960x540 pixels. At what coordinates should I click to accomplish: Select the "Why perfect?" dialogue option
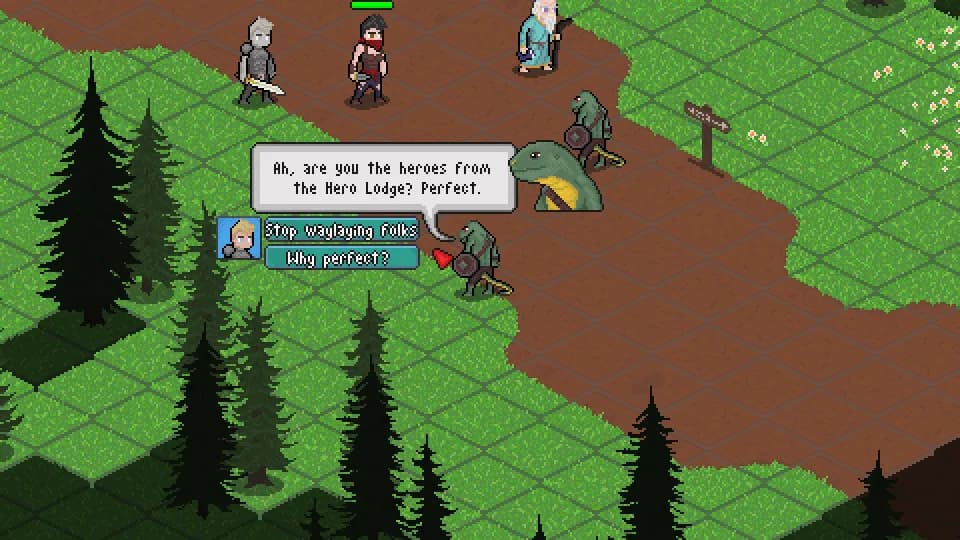(341, 259)
